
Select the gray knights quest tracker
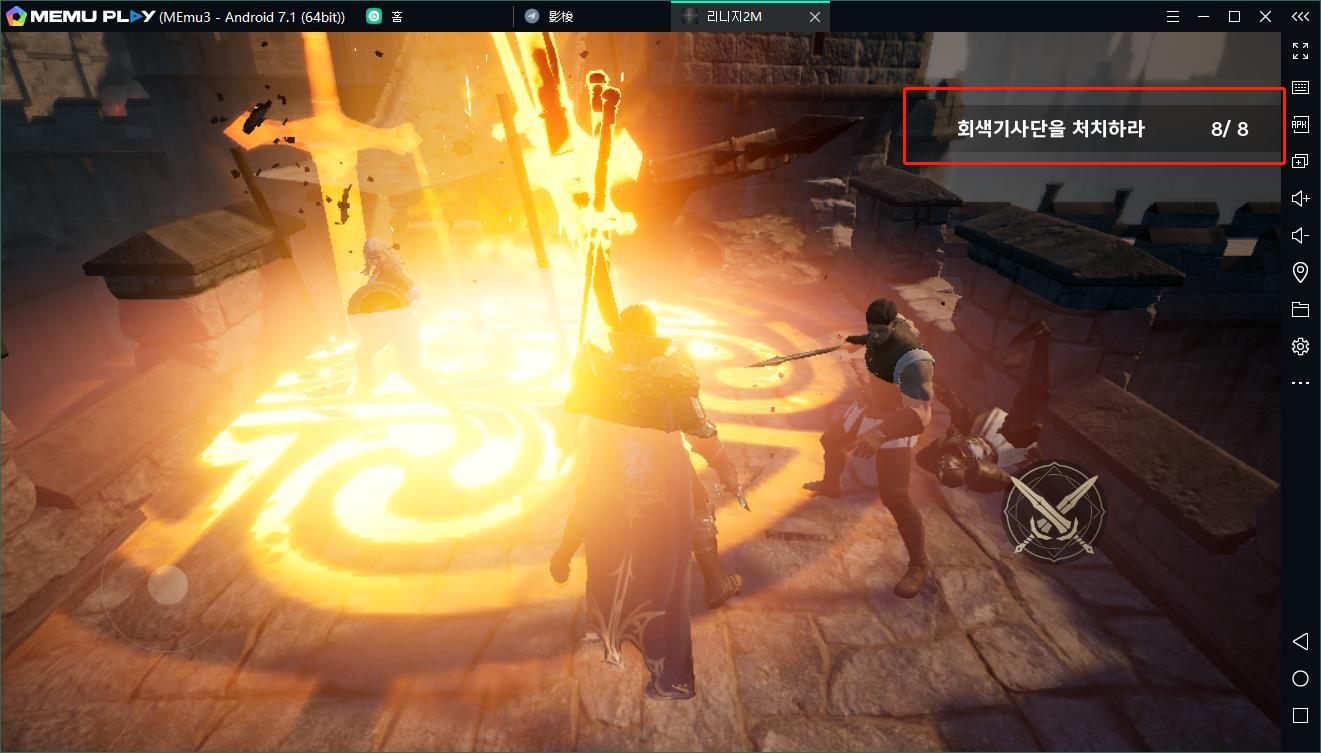click(1093, 128)
